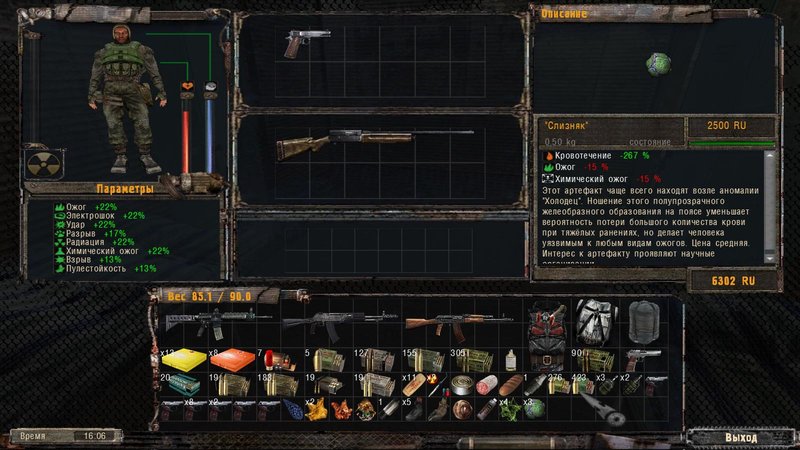Select the sausage food item

pos(487,384)
